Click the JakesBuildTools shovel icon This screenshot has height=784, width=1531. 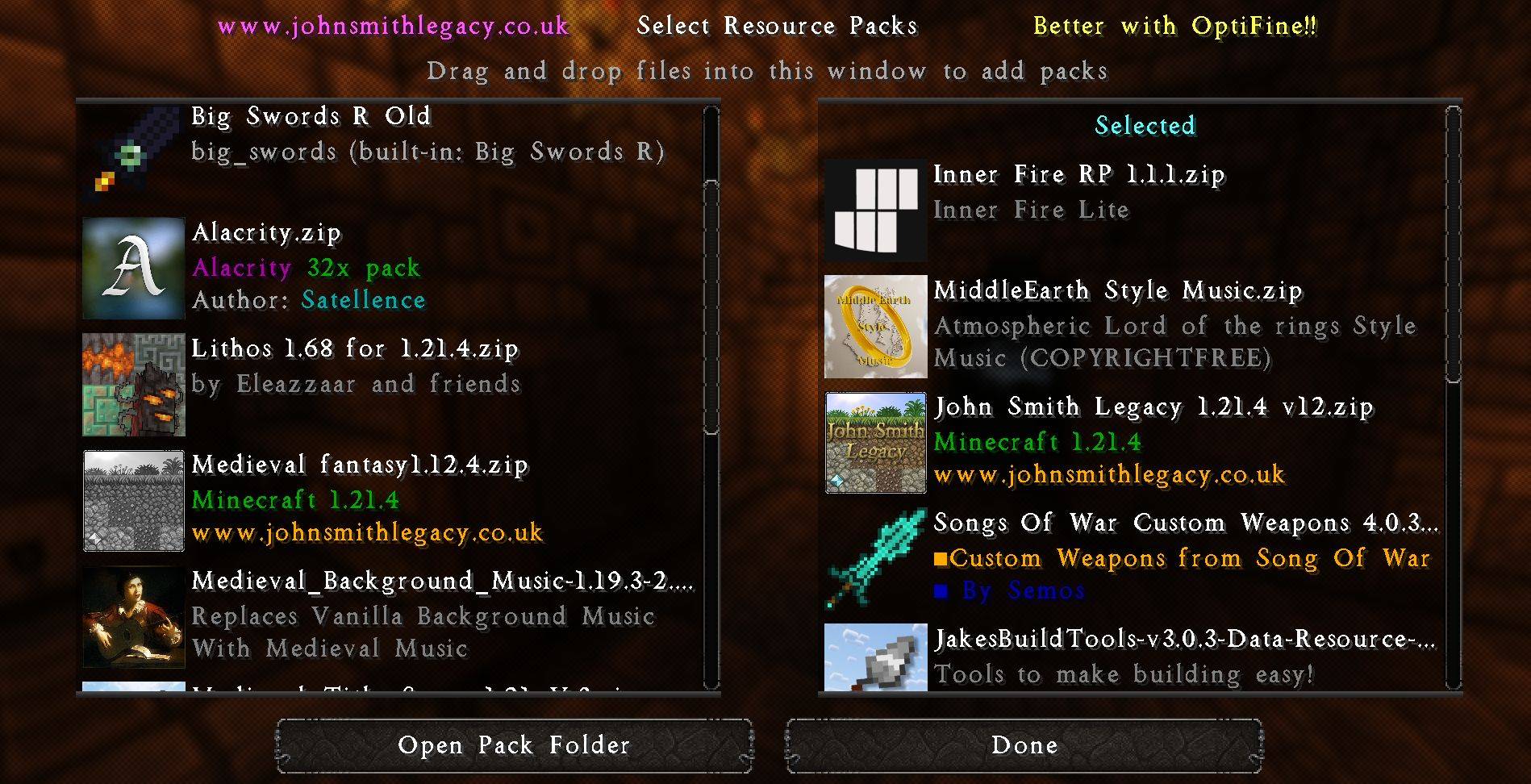(875, 655)
